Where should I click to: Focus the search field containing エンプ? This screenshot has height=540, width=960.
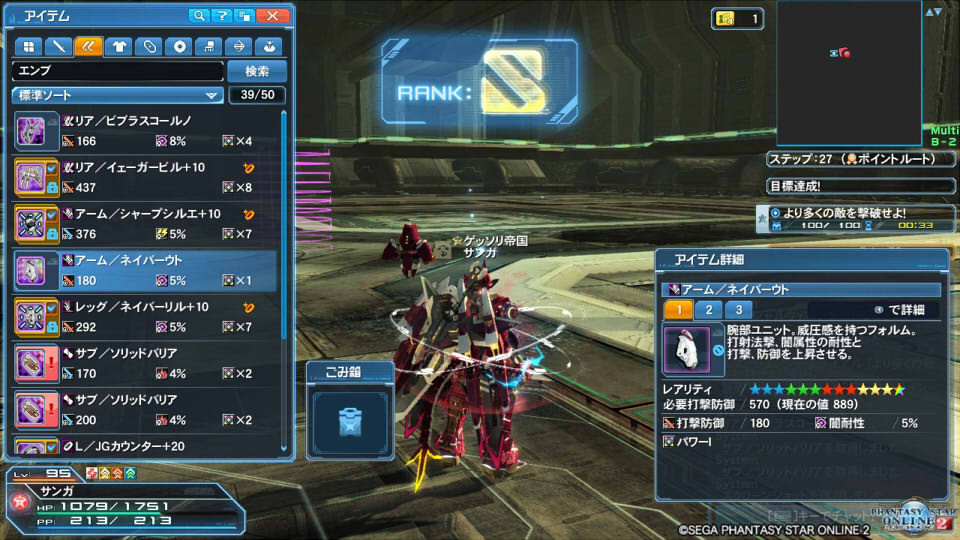click(x=117, y=71)
